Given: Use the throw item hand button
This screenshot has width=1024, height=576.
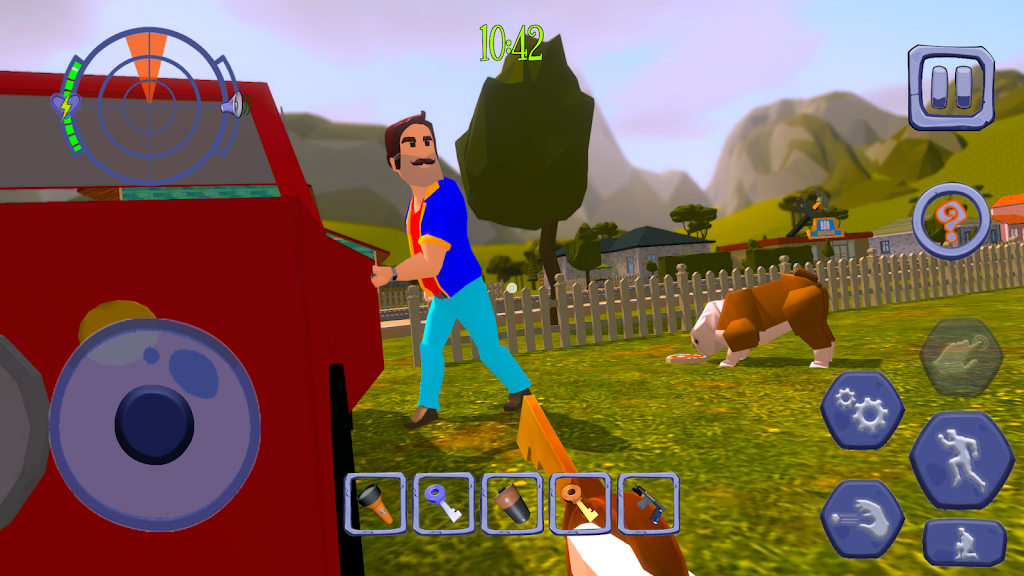Looking at the screenshot, I should pos(862,516).
